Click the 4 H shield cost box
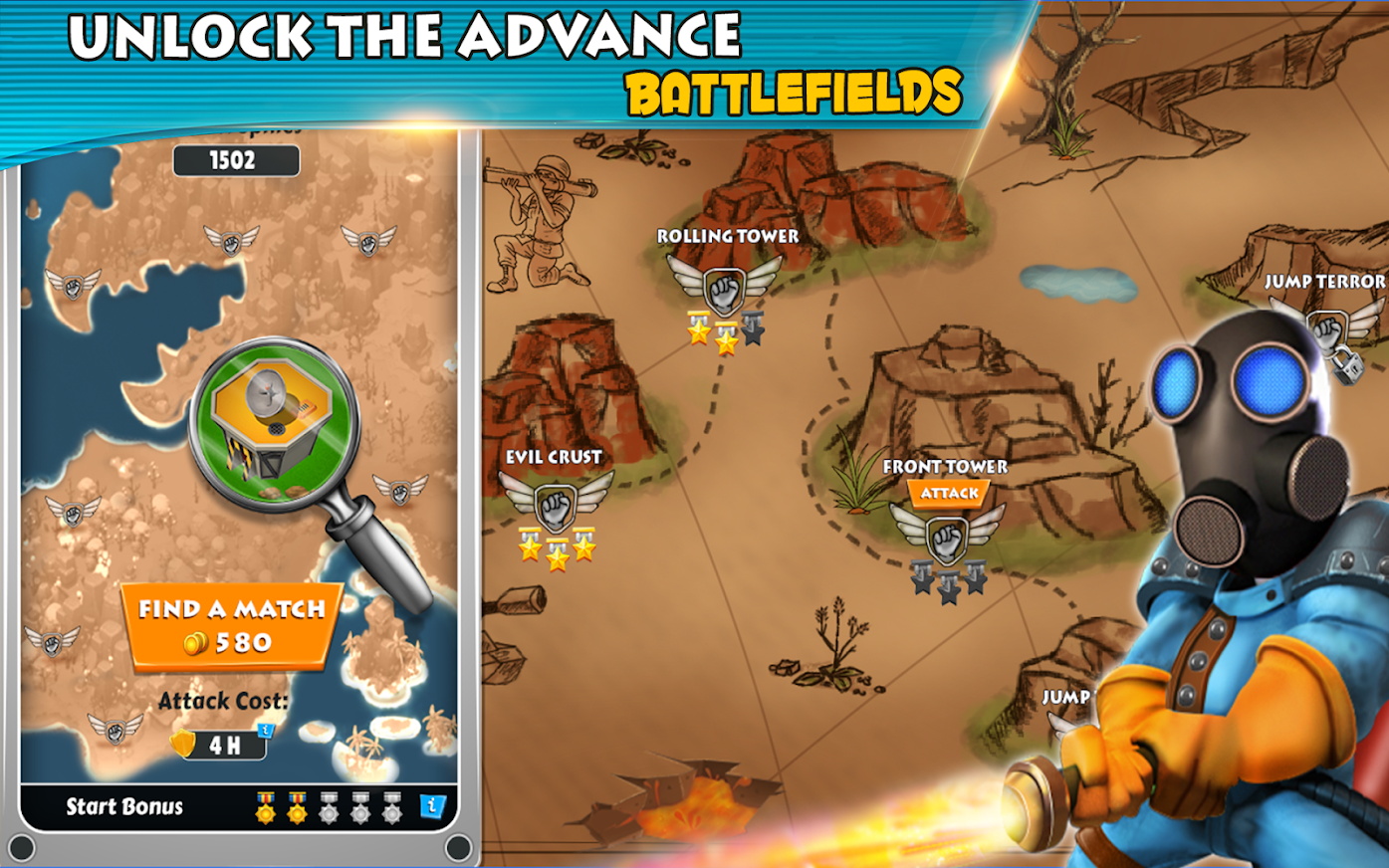Viewport: 1389px width, 868px height. click(220, 744)
